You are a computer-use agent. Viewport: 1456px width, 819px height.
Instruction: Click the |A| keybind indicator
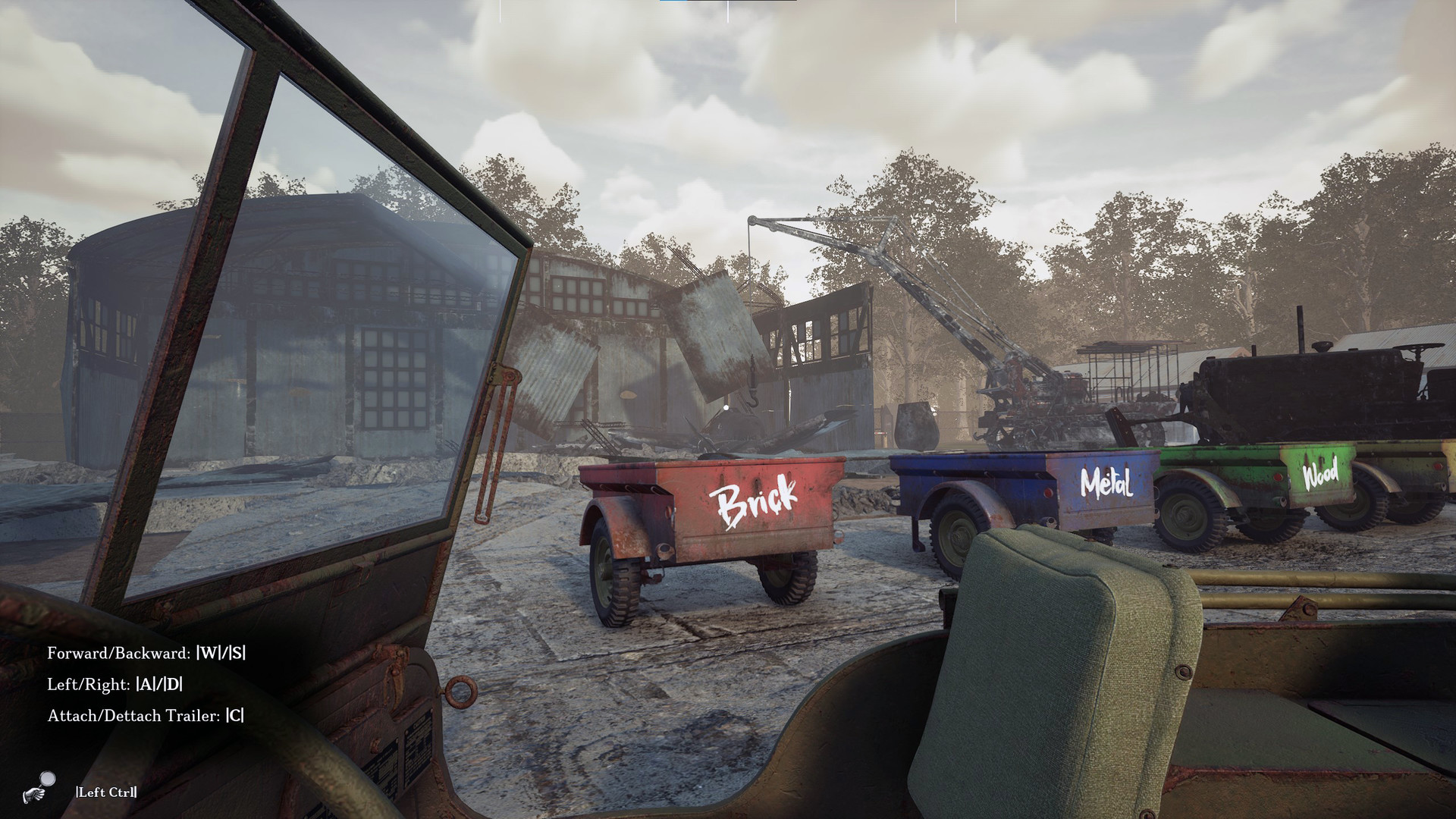pyautogui.click(x=143, y=683)
